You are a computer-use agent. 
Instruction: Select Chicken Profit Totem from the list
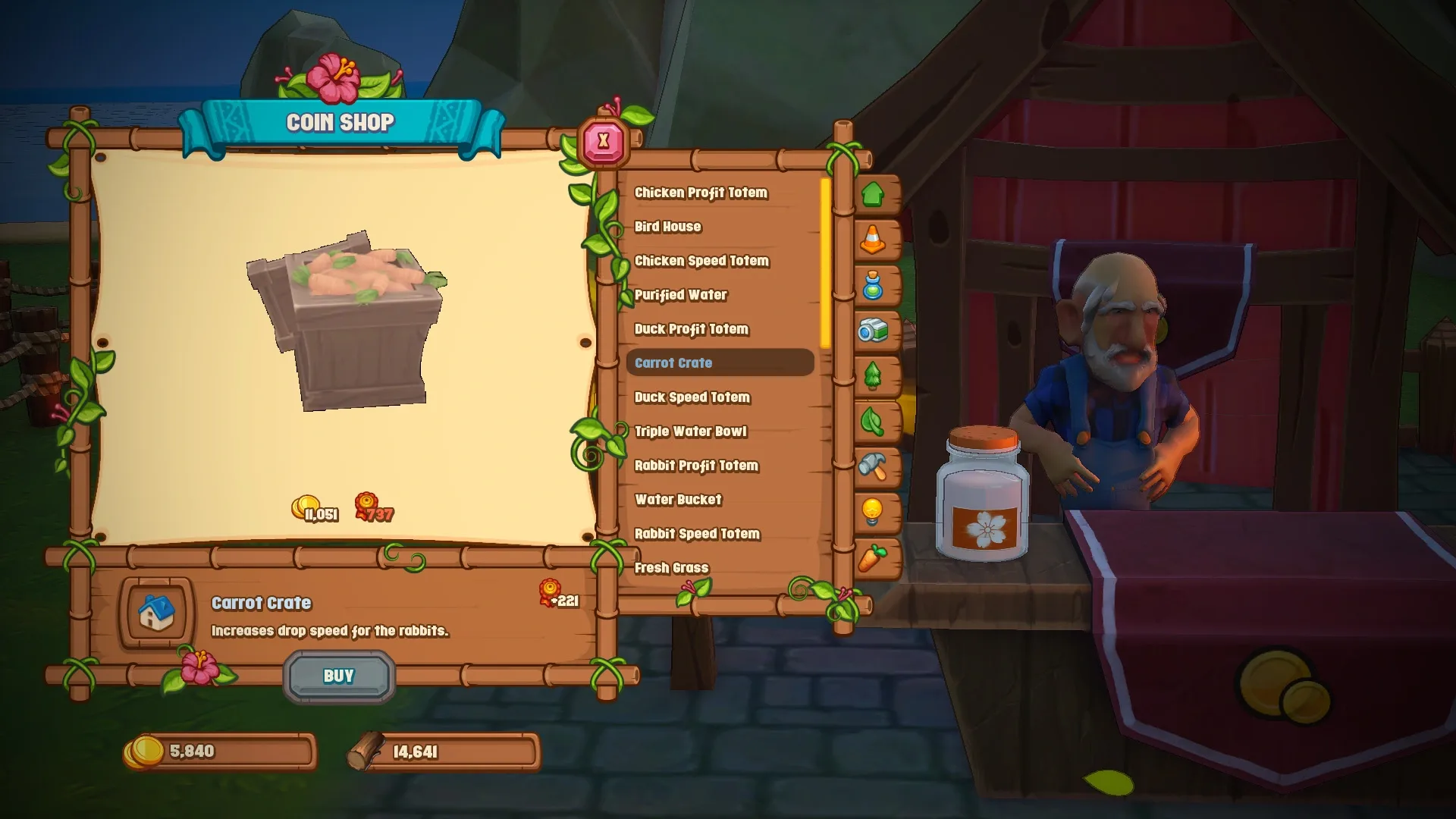pos(702,193)
